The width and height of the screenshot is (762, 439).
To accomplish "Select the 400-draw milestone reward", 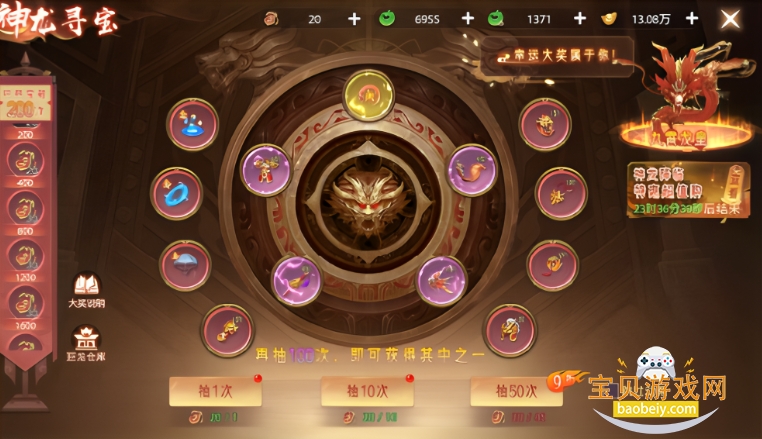I will 25,160.
